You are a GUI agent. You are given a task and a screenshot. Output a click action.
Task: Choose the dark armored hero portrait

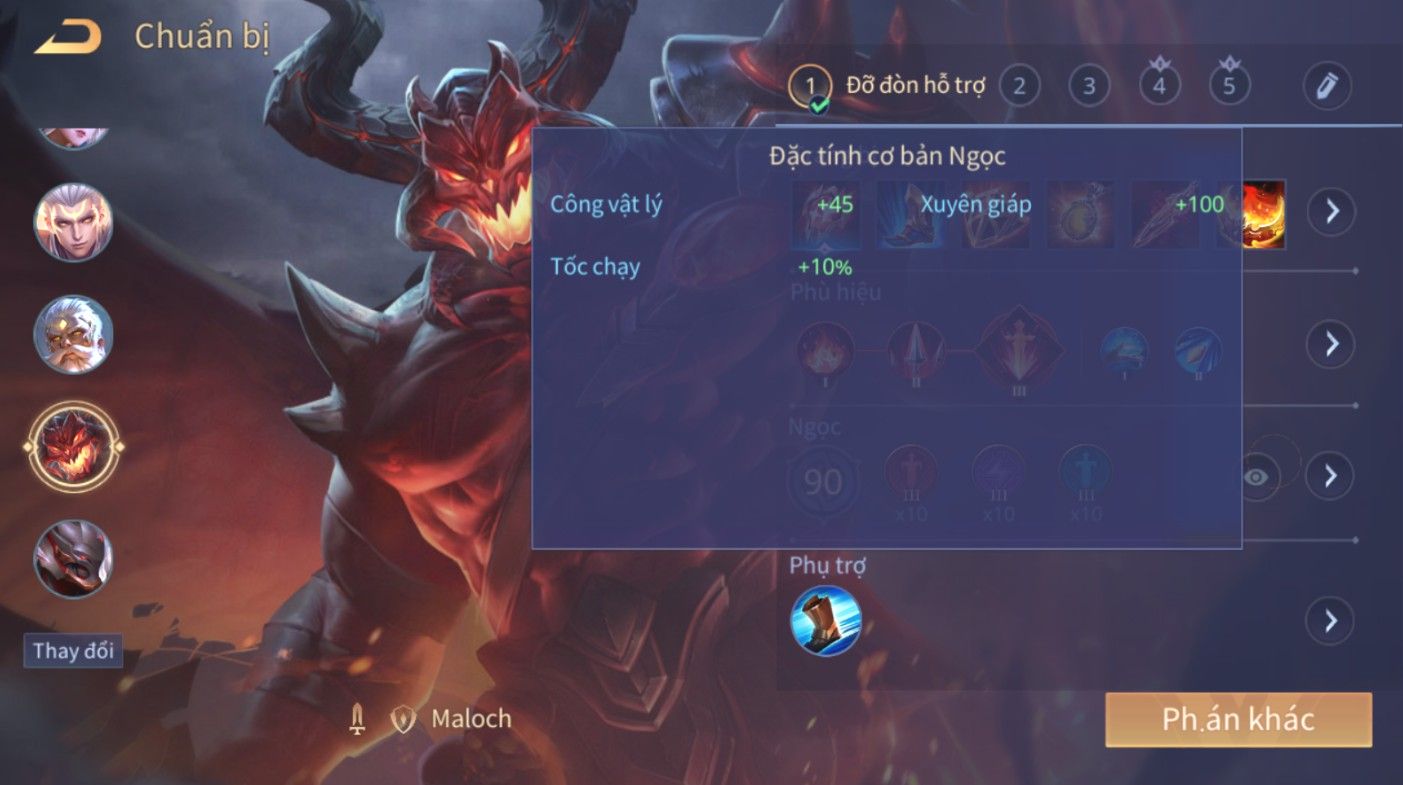(73, 559)
